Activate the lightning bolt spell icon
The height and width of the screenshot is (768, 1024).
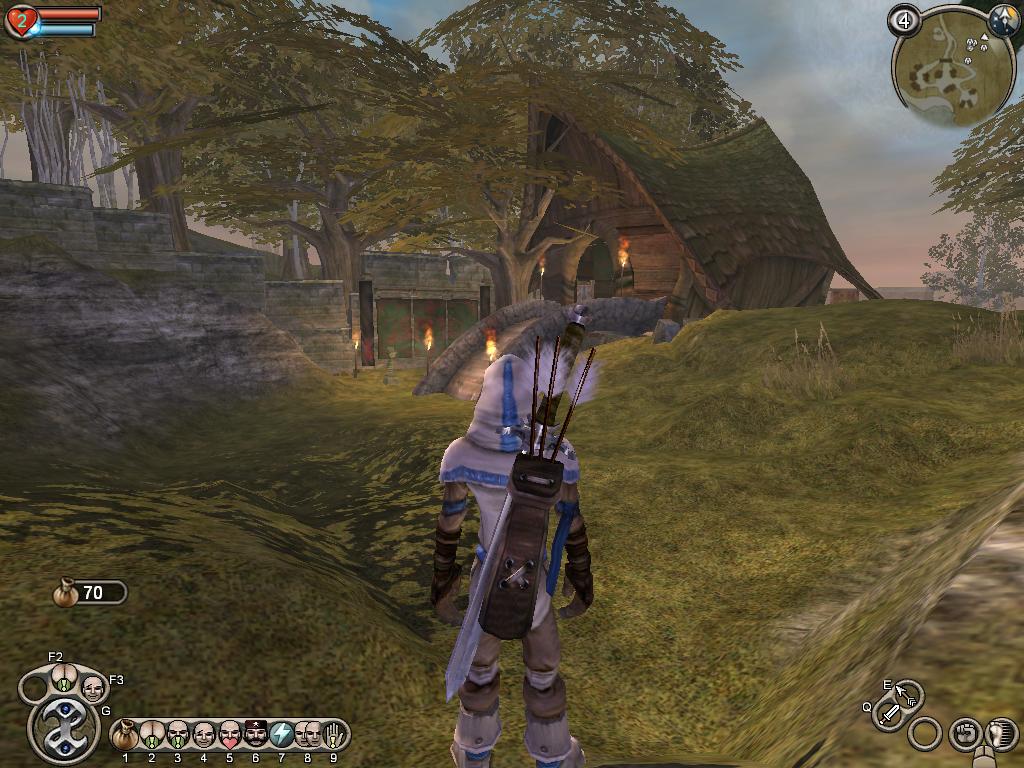[x=282, y=735]
